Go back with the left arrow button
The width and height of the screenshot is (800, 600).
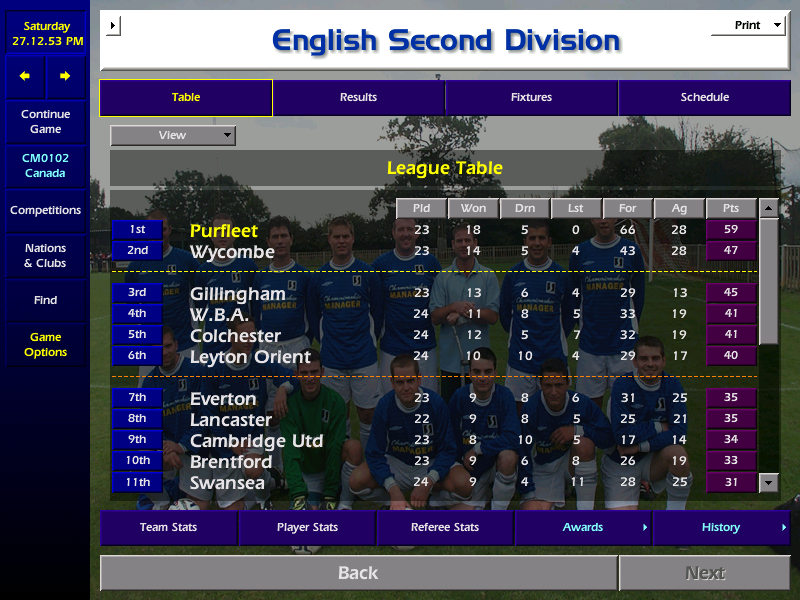(x=25, y=76)
